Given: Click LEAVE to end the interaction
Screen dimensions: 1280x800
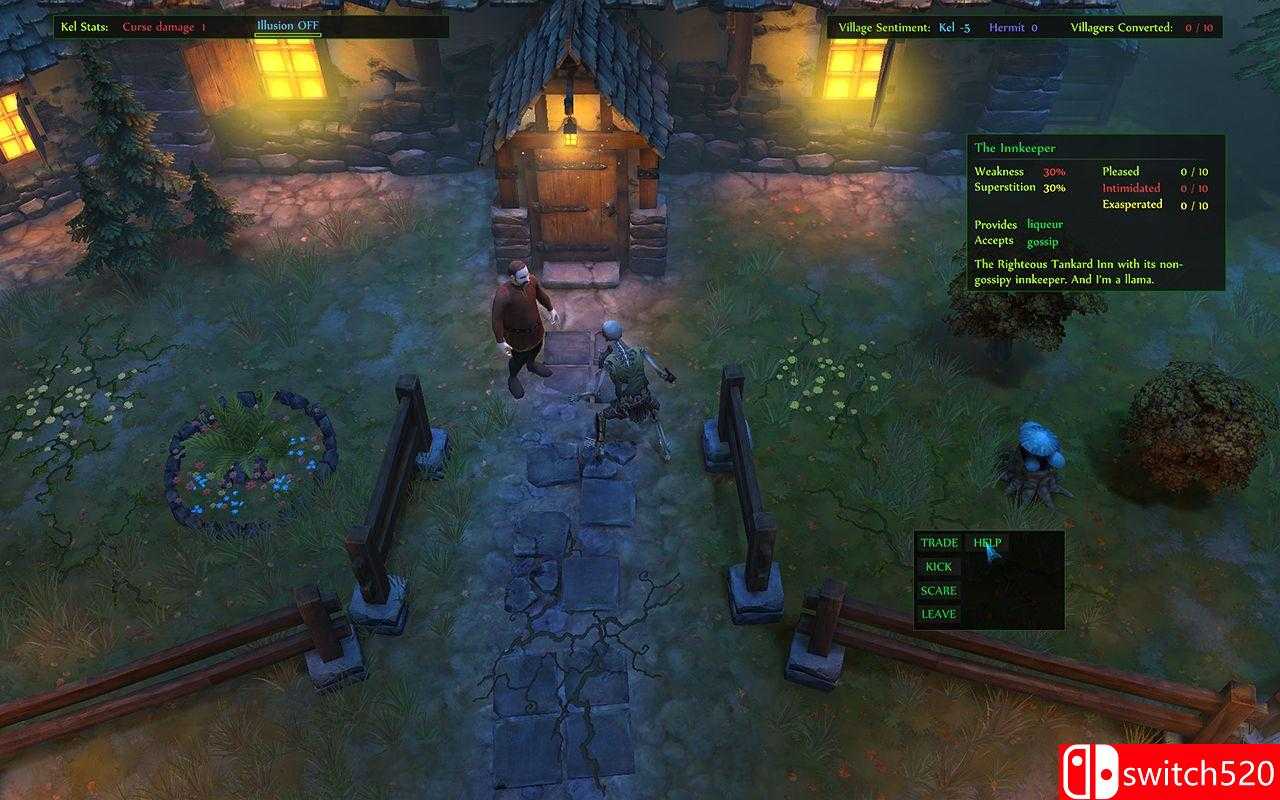Looking at the screenshot, I should click(x=937, y=615).
